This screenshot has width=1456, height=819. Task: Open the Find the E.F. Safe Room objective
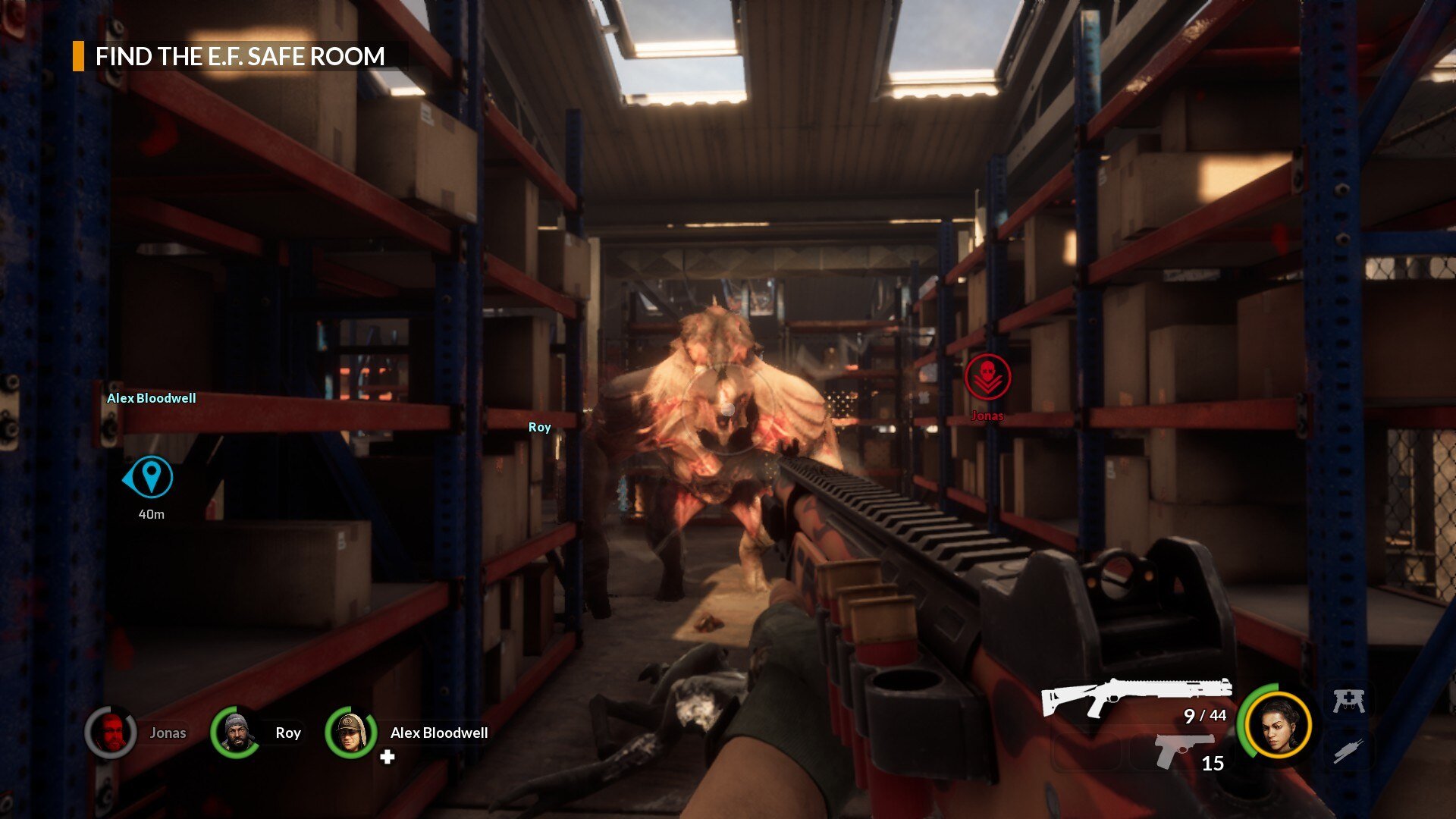tap(240, 57)
